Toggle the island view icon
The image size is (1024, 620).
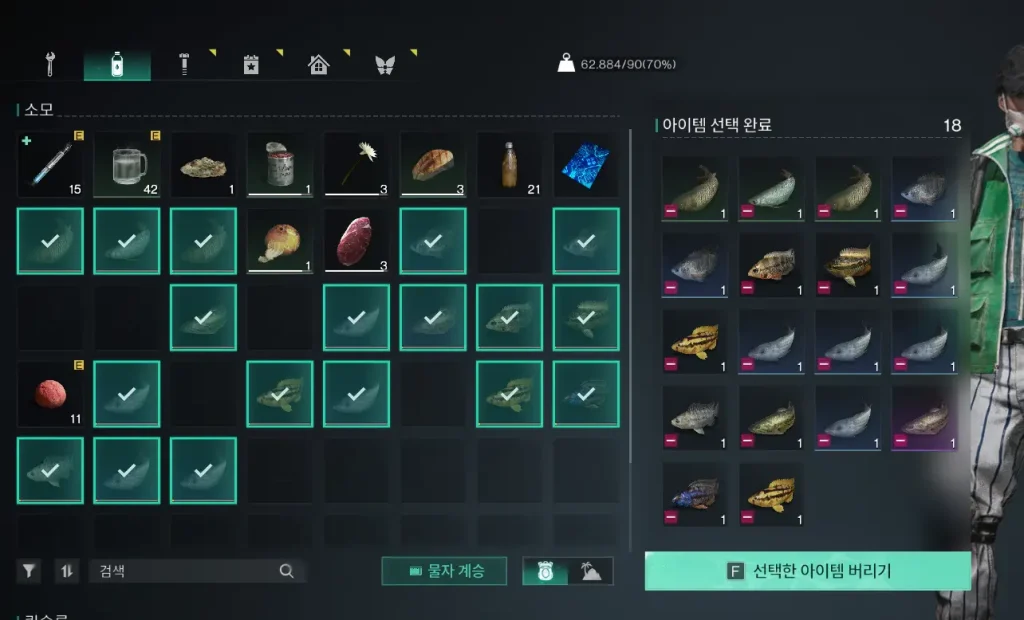pos(590,571)
